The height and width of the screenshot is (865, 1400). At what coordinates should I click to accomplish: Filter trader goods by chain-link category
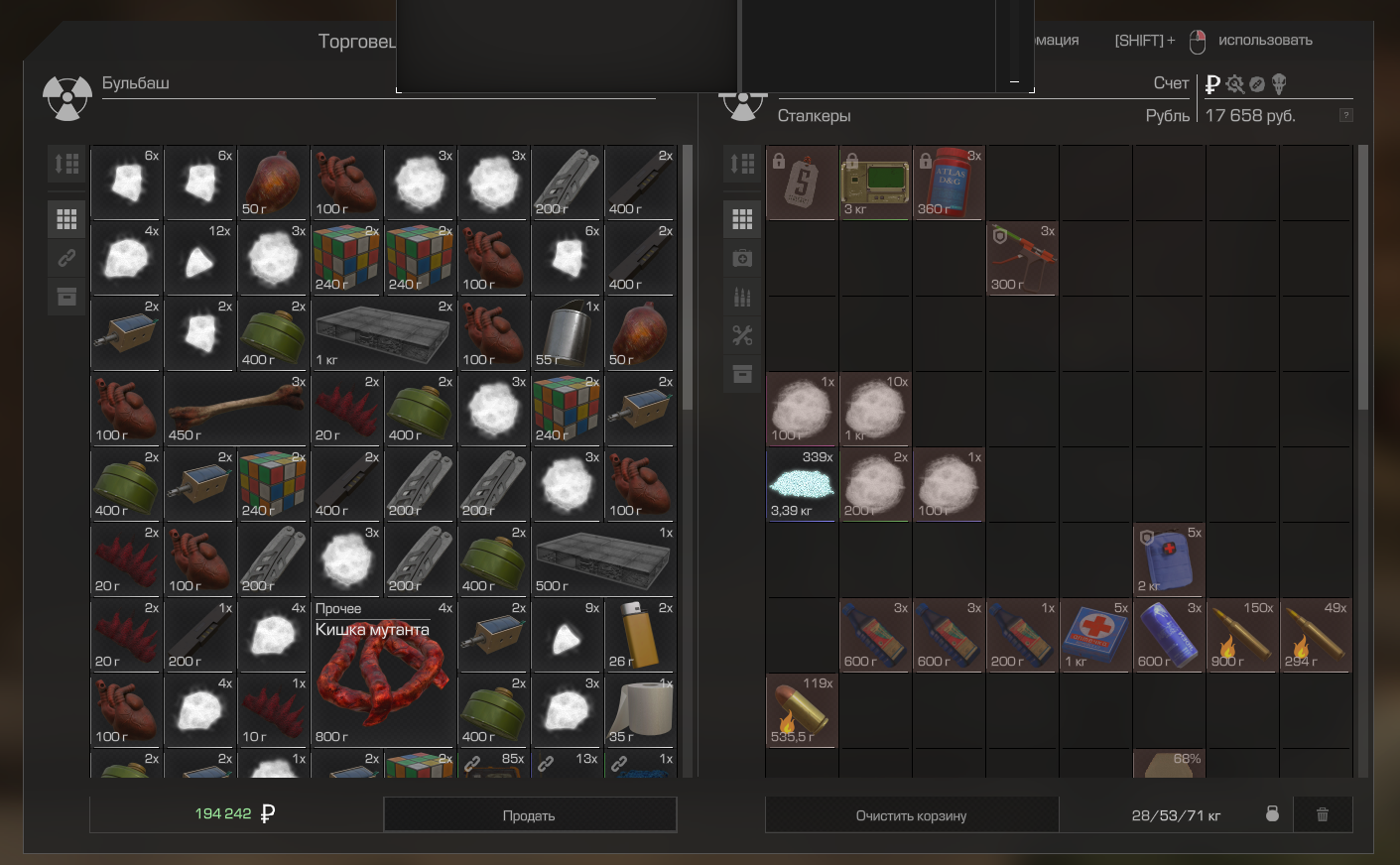point(66,258)
